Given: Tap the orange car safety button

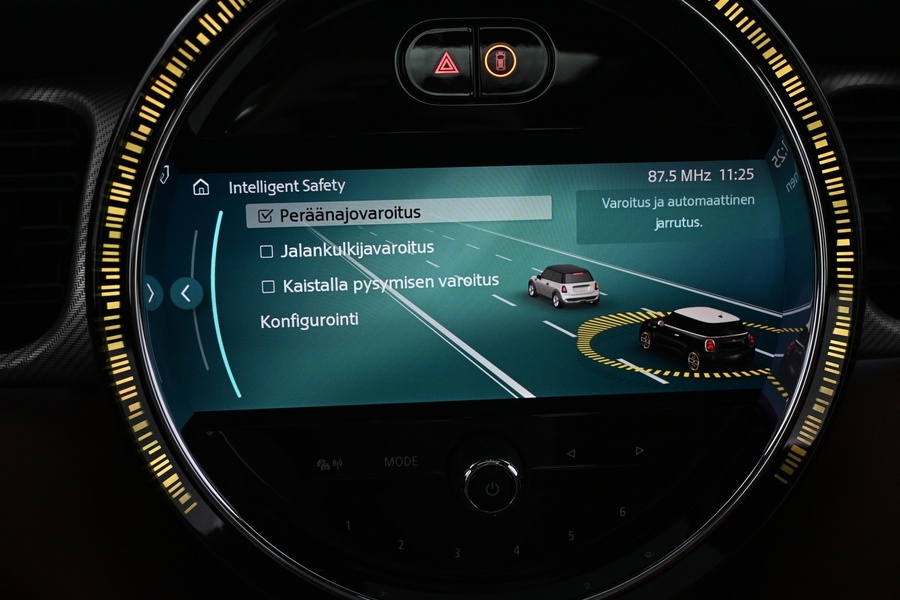Looking at the screenshot, I should click(498, 62).
